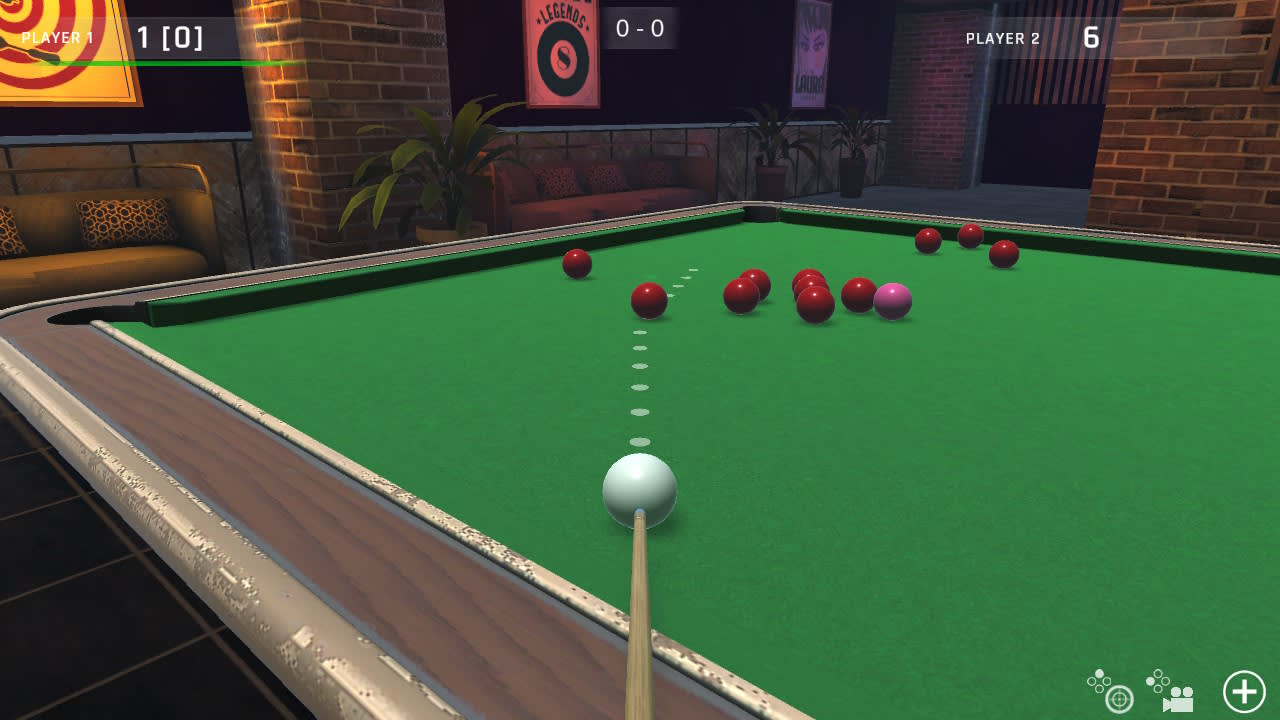
Task: Click the circled plus icon
Action: [x=1243, y=689]
